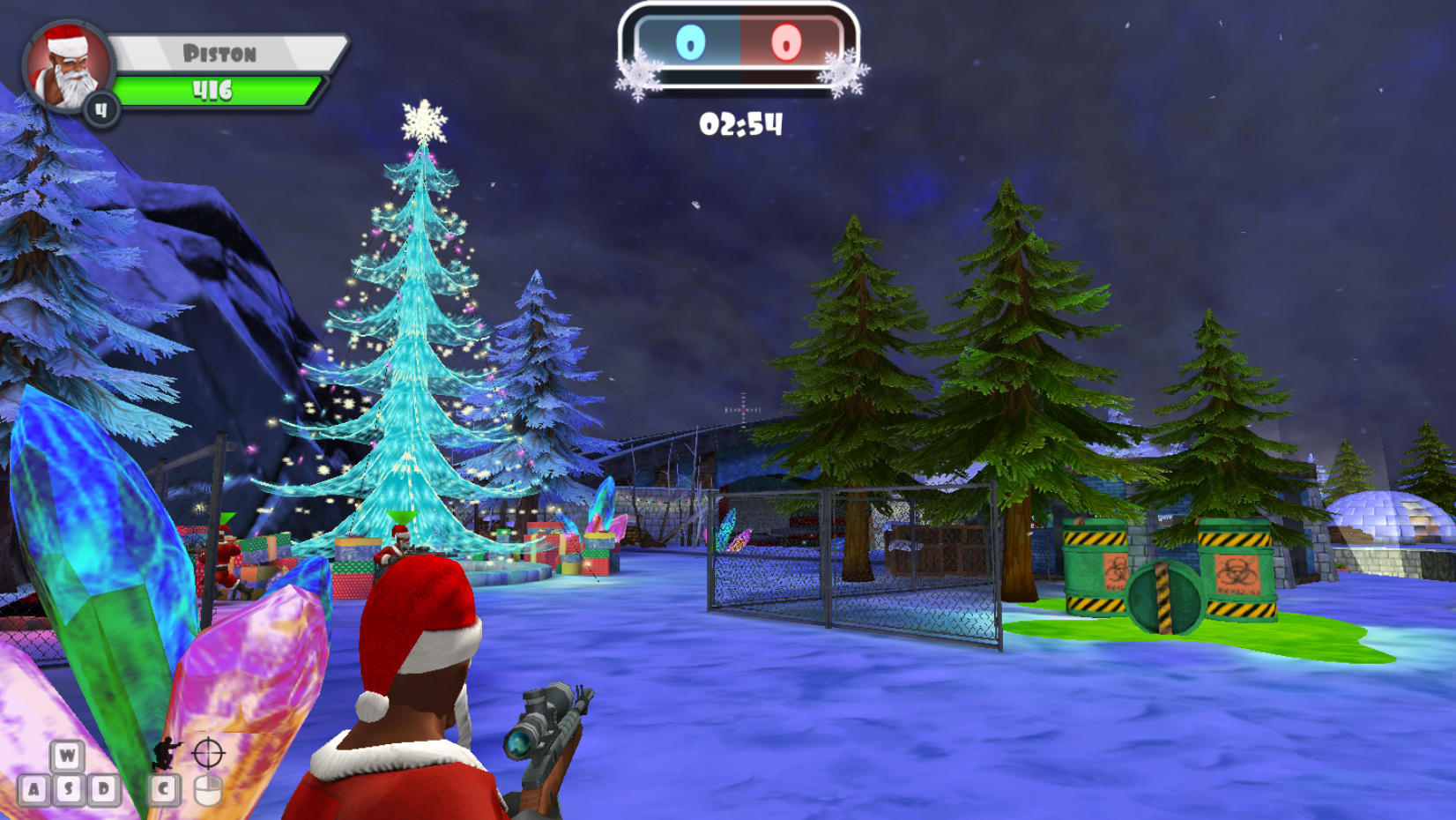Click the level 4 badge on the portrait

click(103, 108)
